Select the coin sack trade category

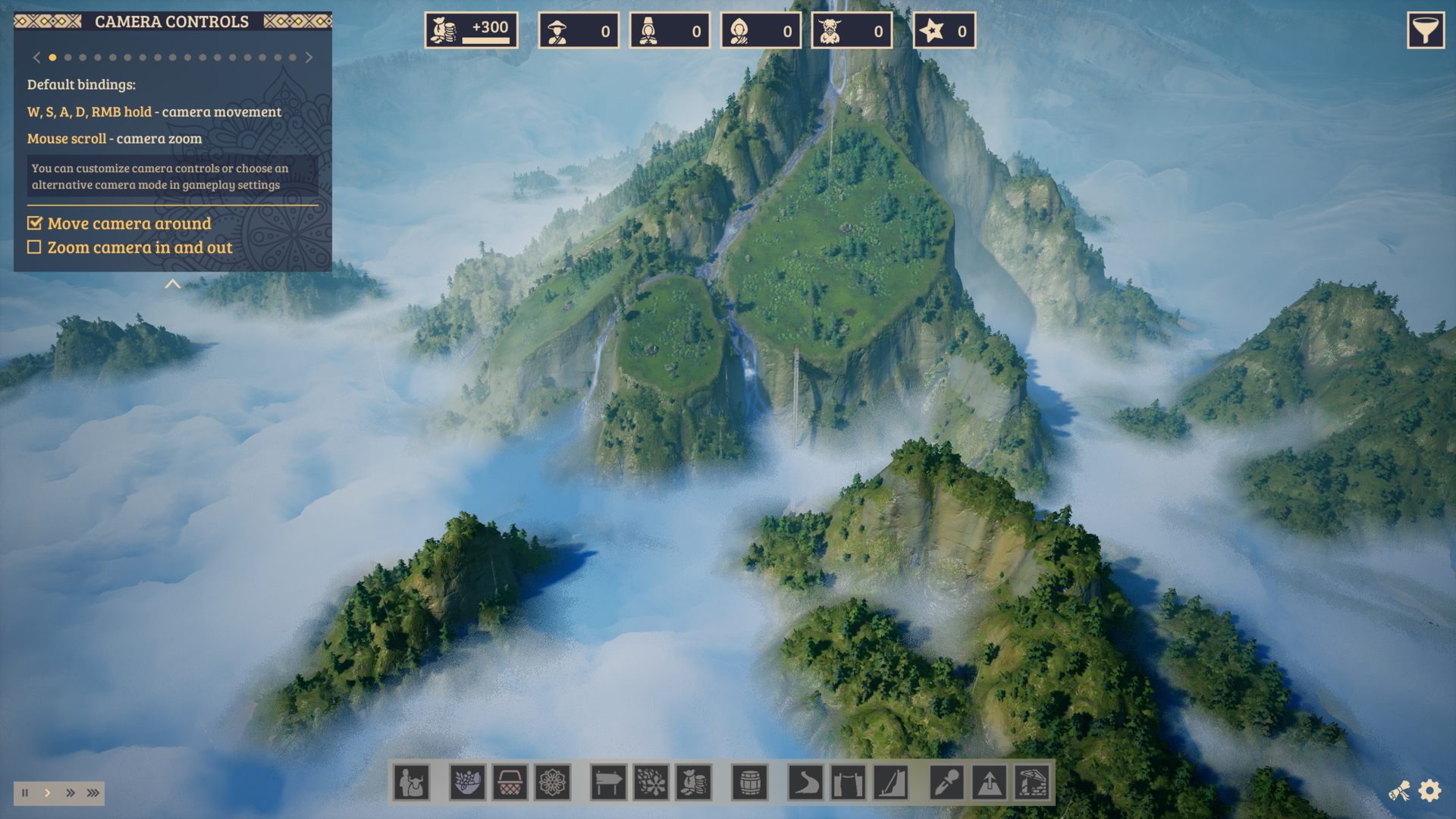[x=693, y=782]
